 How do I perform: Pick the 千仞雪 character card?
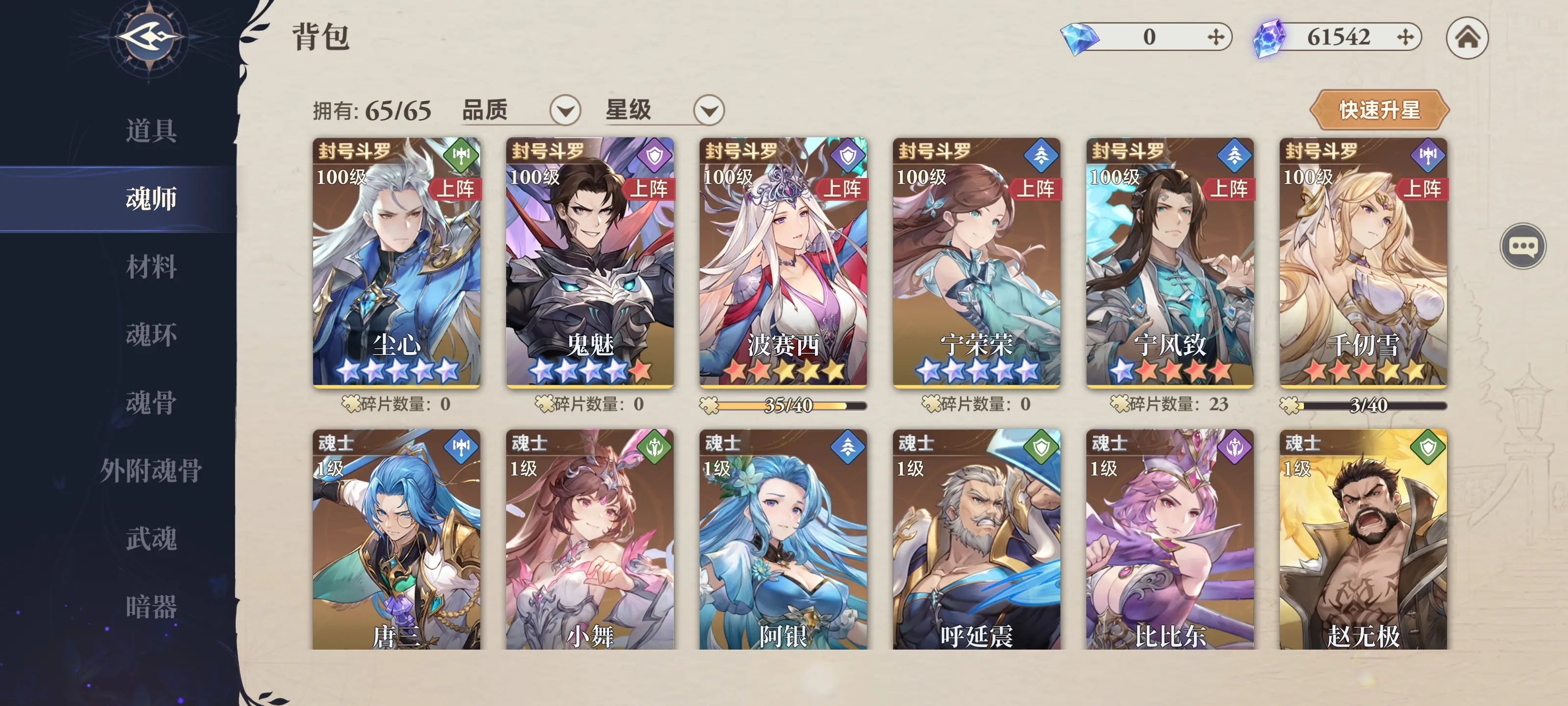[1363, 262]
